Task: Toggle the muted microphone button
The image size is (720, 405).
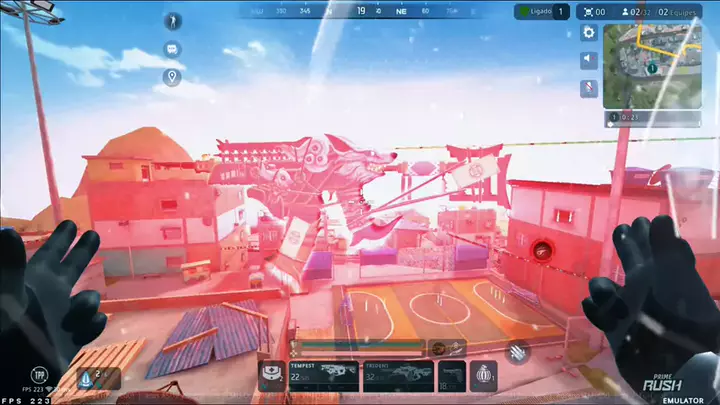Action: (589, 87)
